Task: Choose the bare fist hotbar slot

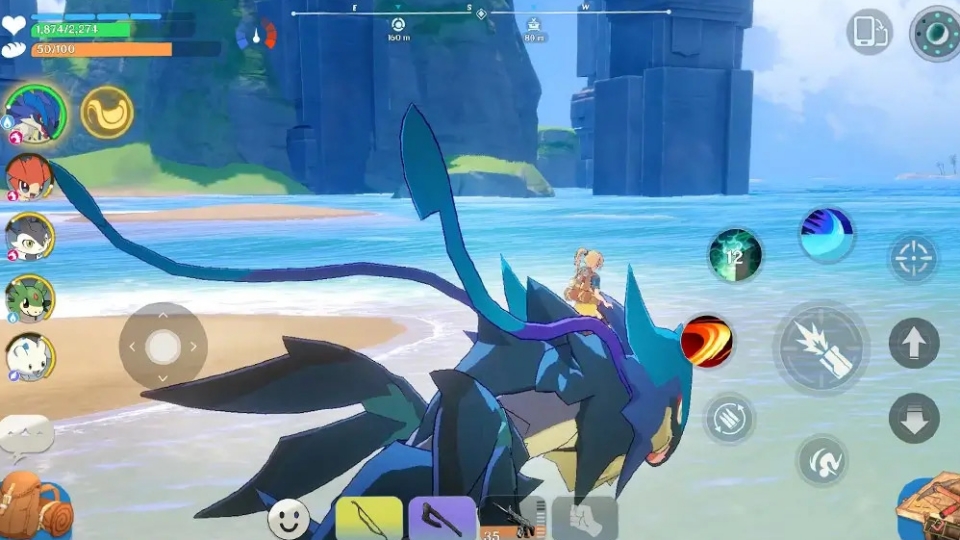Action: (584, 518)
